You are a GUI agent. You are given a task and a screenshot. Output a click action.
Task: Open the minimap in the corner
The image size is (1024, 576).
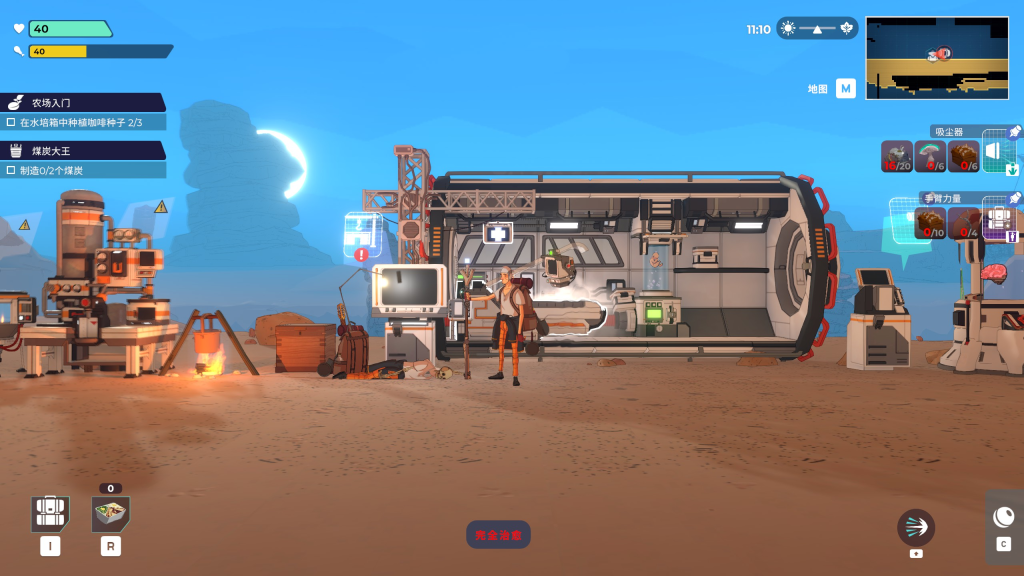(937, 57)
